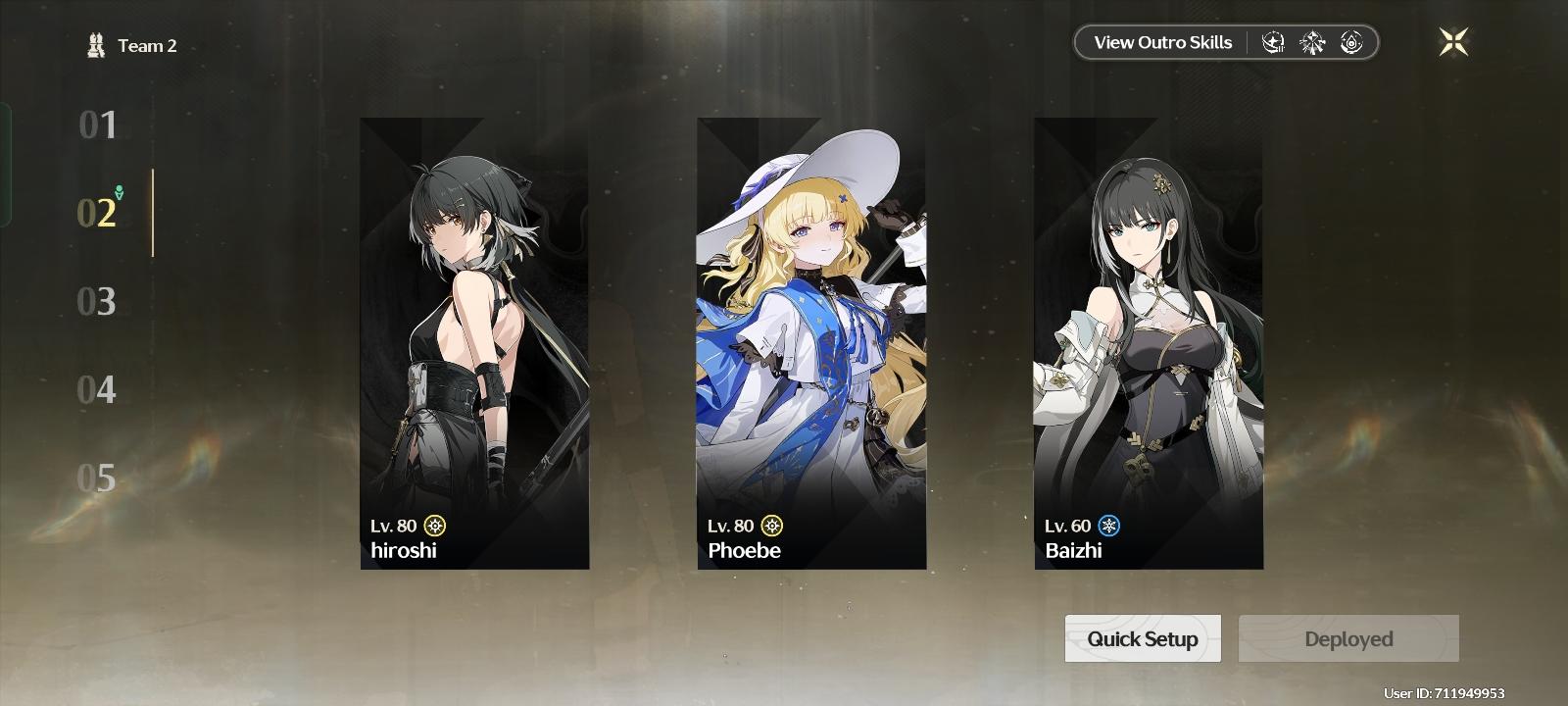This screenshot has width=1568, height=706.
Task: Click the marker indicator above the 02 label
Action: (119, 193)
